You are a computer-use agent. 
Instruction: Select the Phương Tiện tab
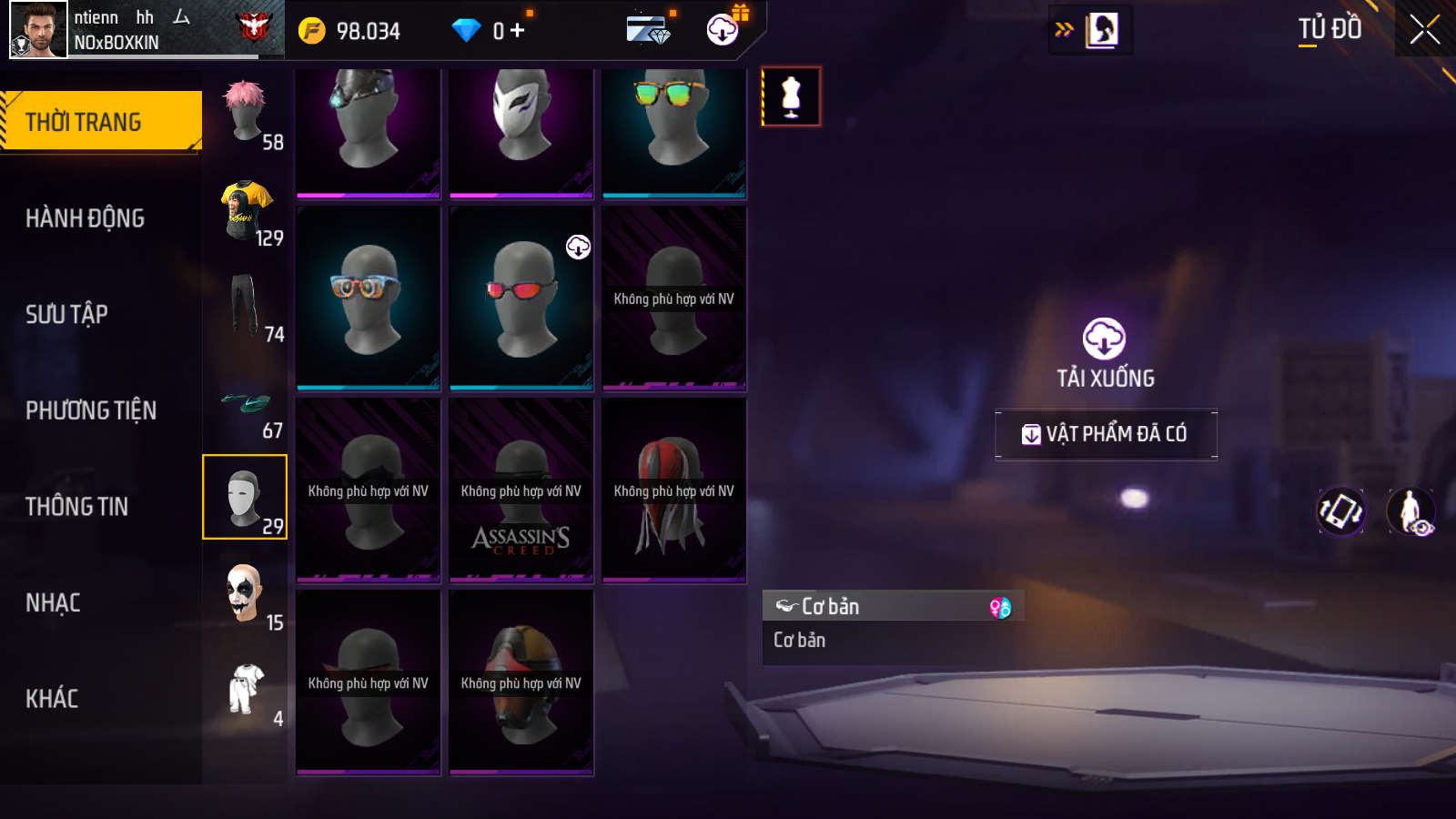point(91,410)
